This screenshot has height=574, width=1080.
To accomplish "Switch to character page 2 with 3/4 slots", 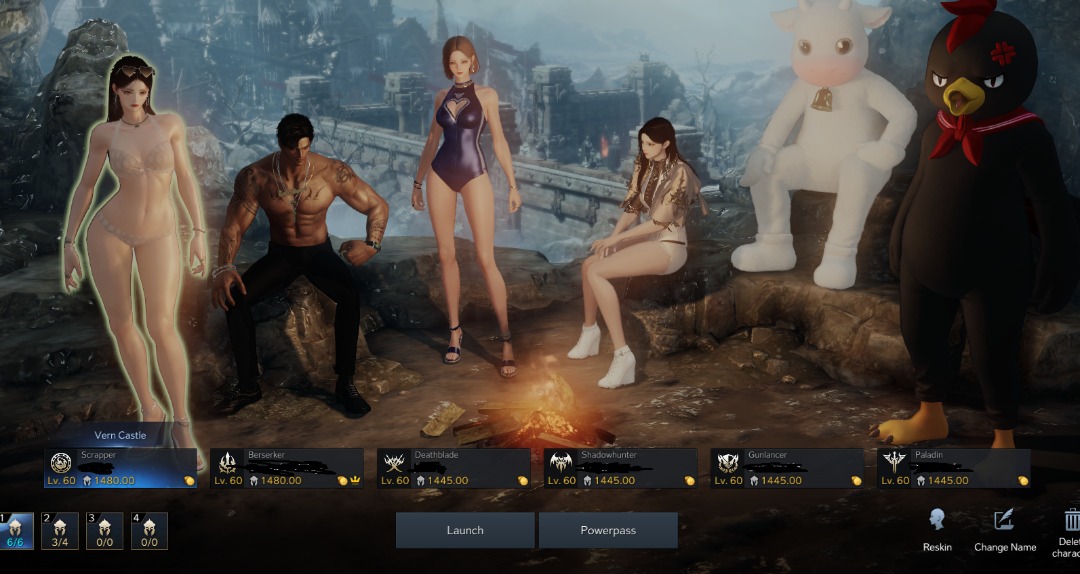I will [60, 530].
